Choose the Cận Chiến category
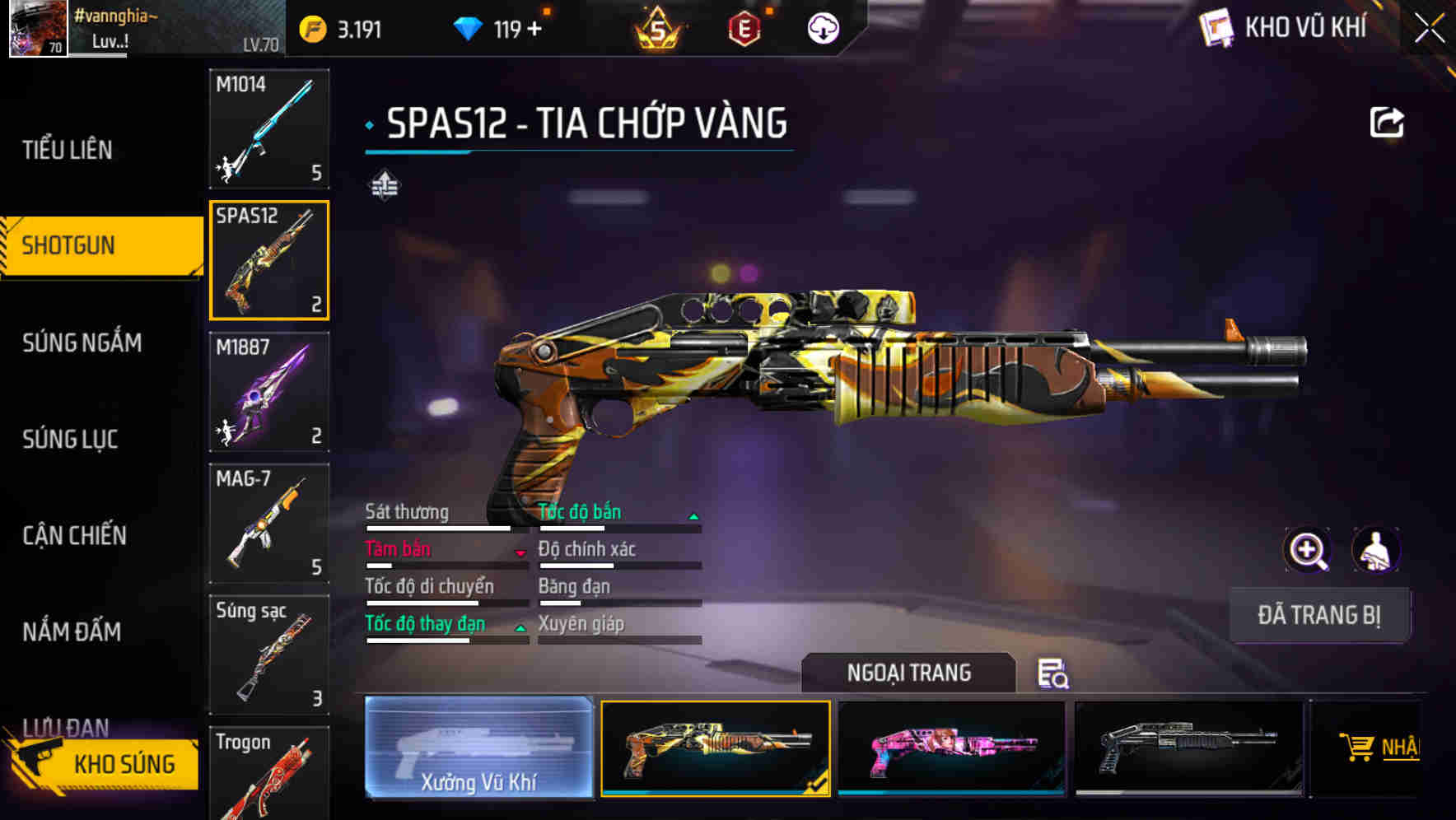The height and width of the screenshot is (820, 1456). [74, 536]
